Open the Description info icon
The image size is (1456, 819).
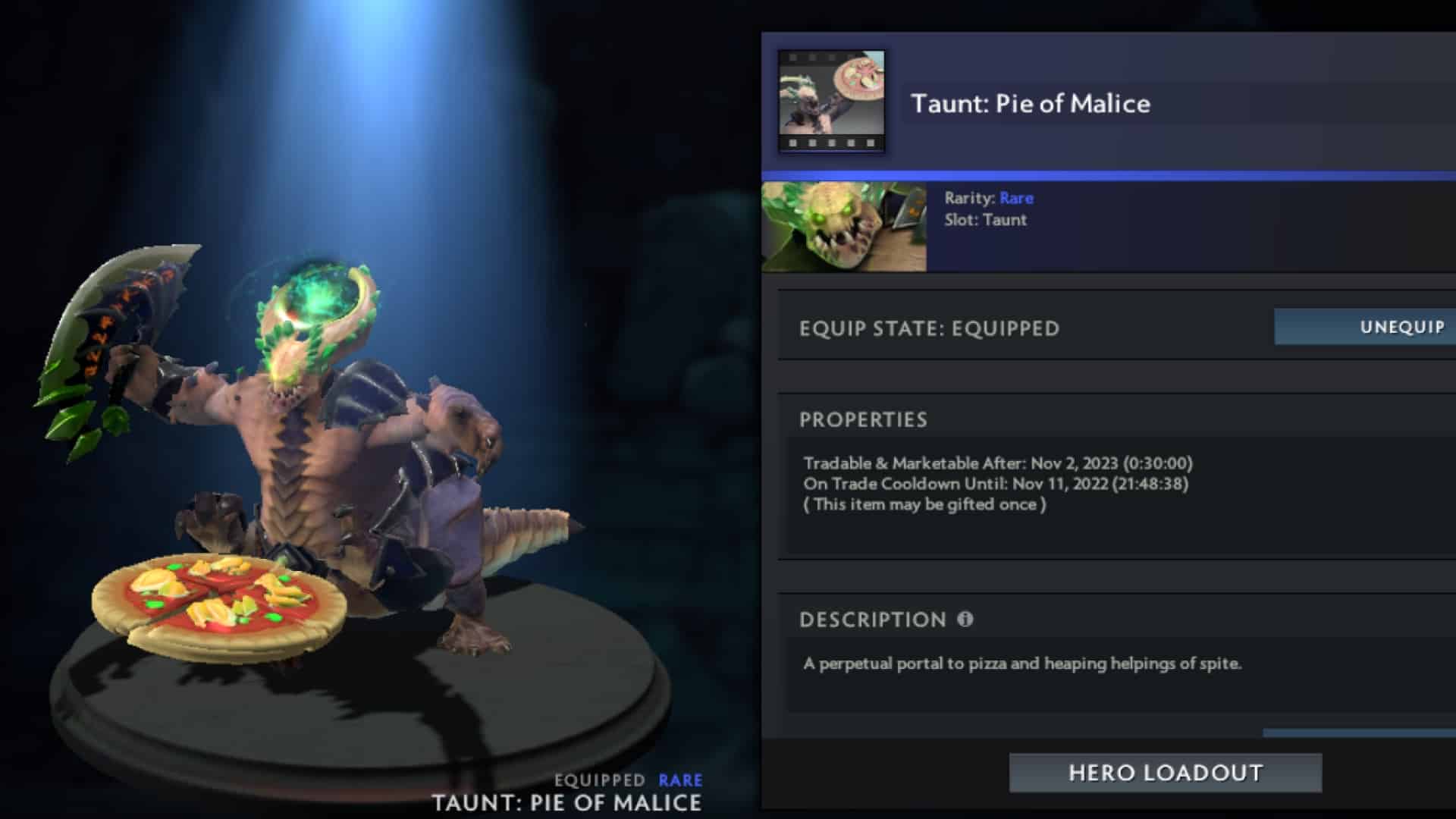coord(964,620)
